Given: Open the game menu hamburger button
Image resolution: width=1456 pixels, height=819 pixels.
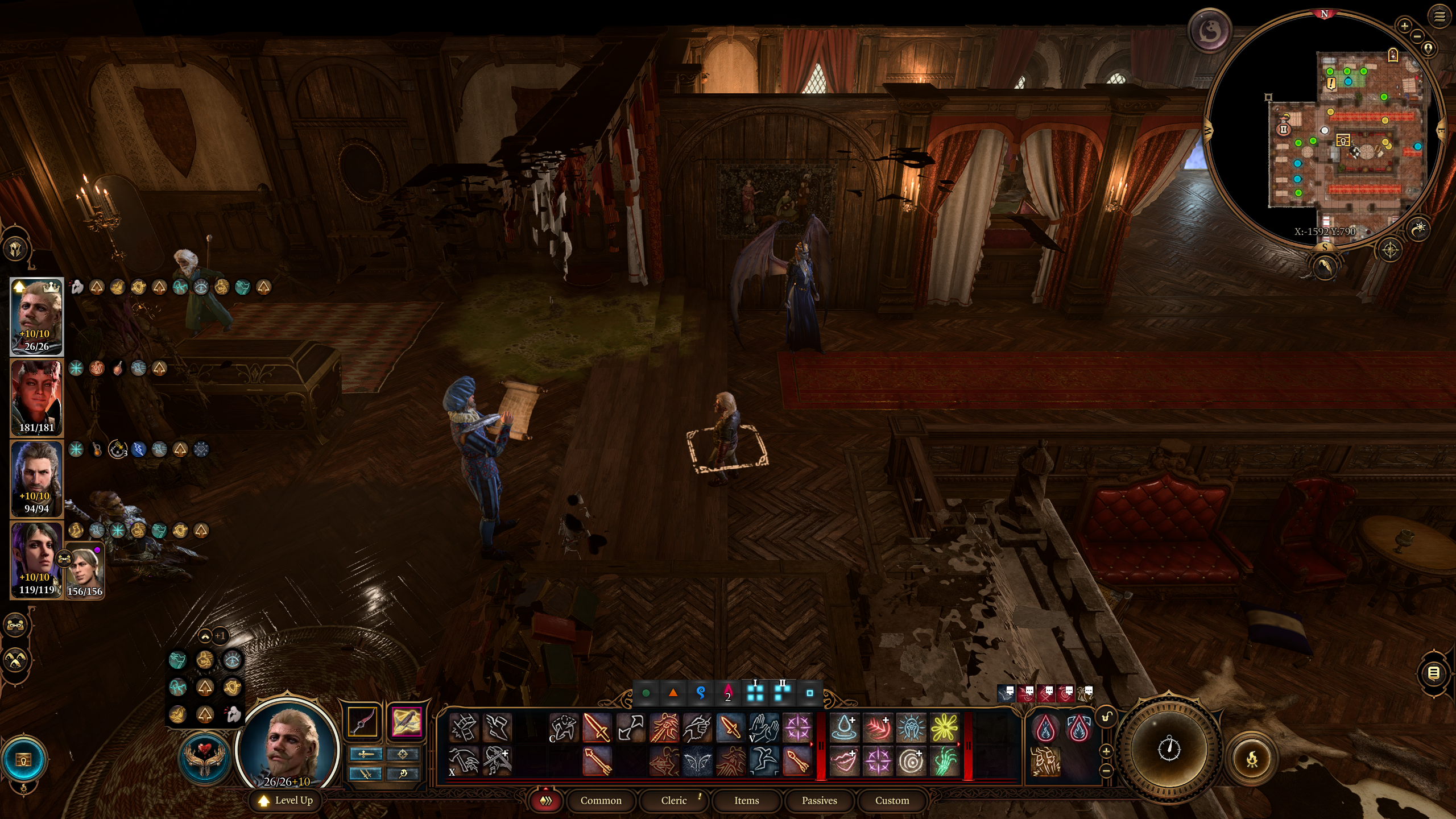Looking at the screenshot, I should pos(1440,17).
